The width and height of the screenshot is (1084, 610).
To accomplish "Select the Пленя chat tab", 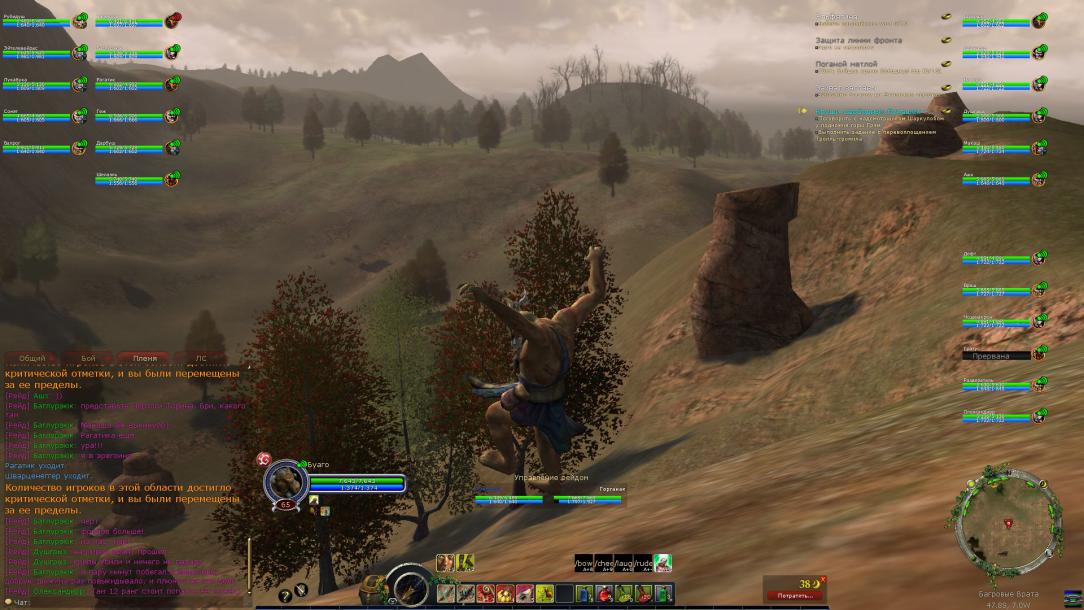I will point(144,357).
